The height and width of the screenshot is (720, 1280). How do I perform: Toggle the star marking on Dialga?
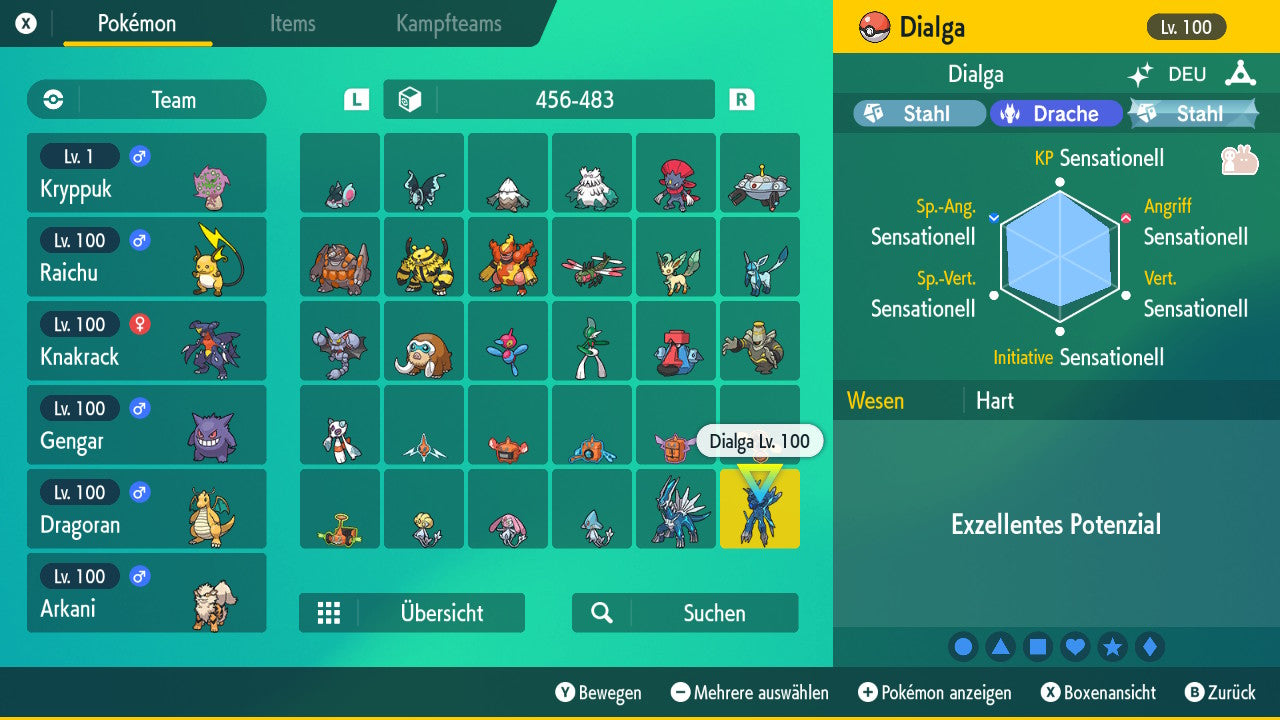click(x=1112, y=646)
